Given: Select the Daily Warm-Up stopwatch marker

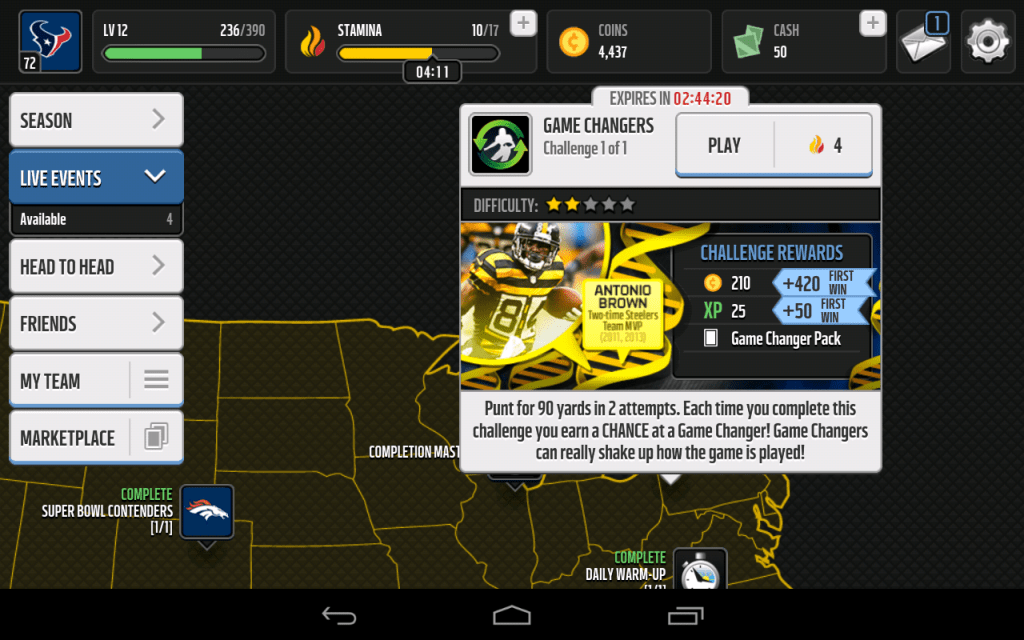Looking at the screenshot, I should 699,572.
